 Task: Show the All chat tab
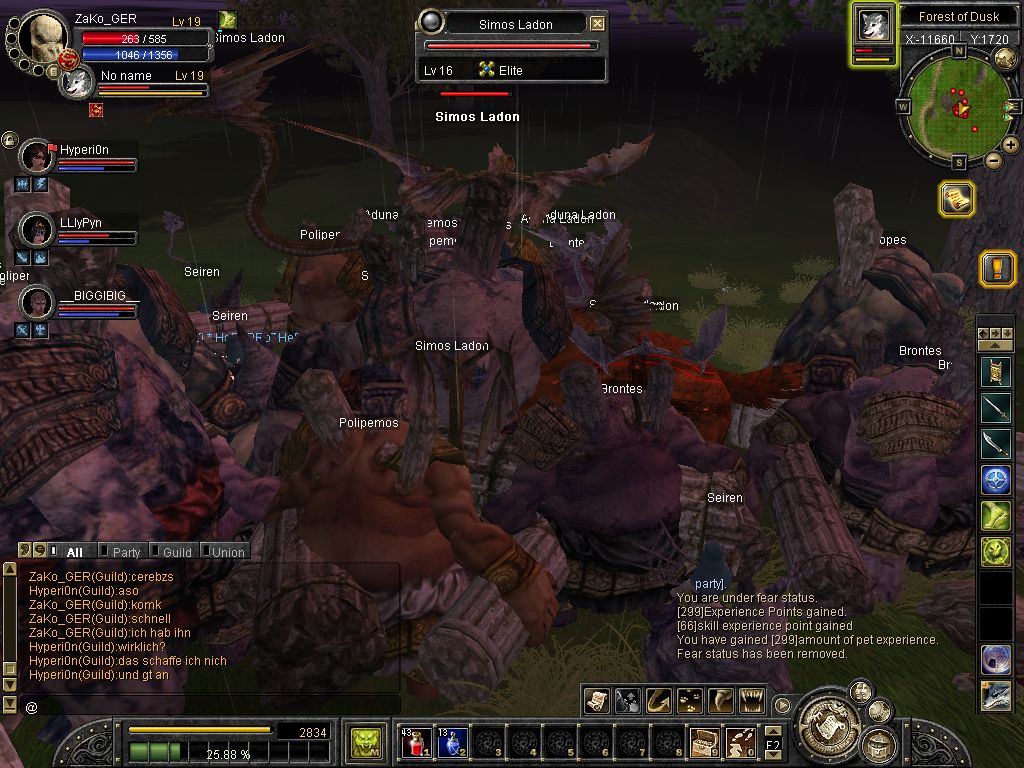coord(74,552)
